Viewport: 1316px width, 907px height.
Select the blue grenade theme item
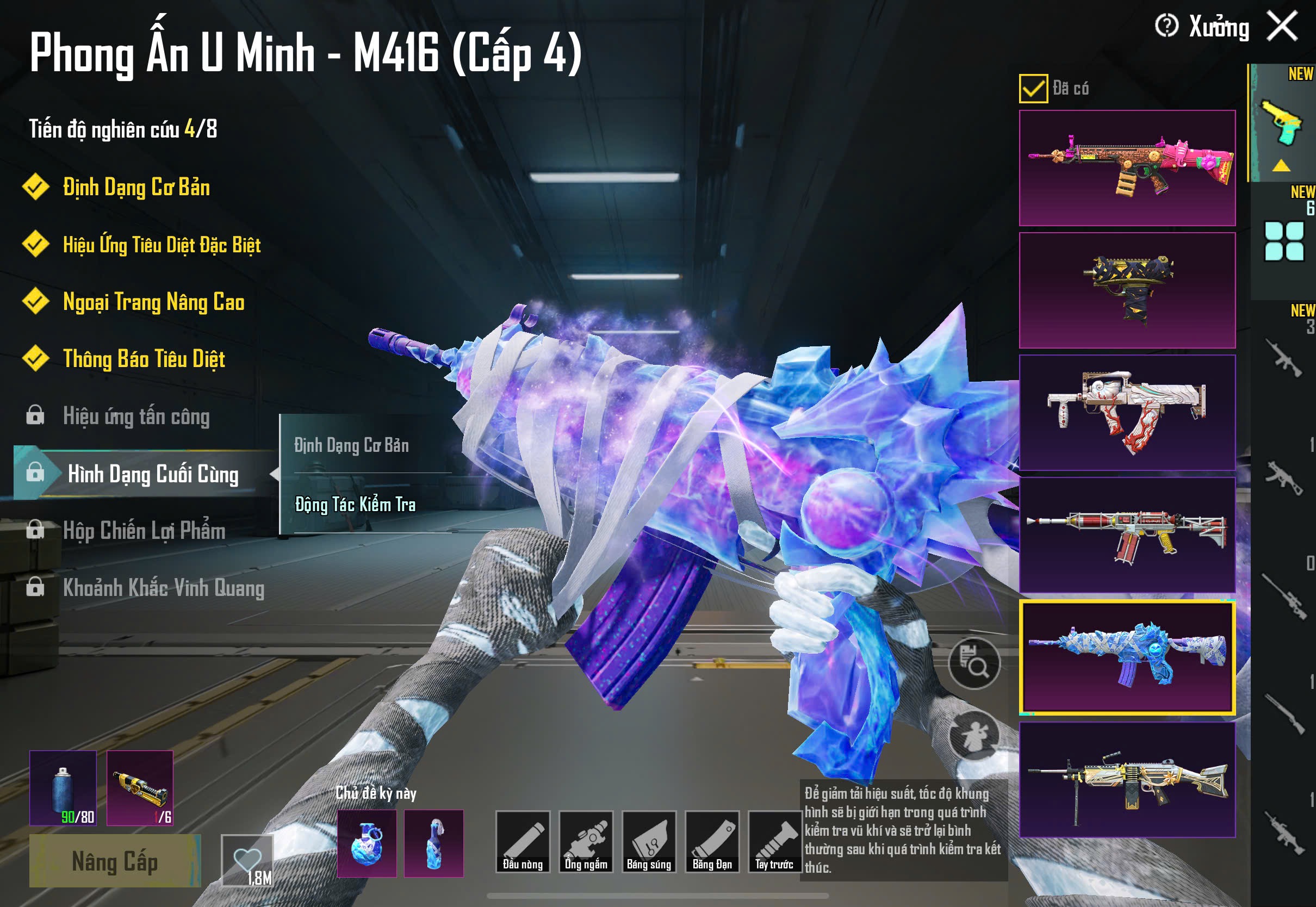click(367, 843)
